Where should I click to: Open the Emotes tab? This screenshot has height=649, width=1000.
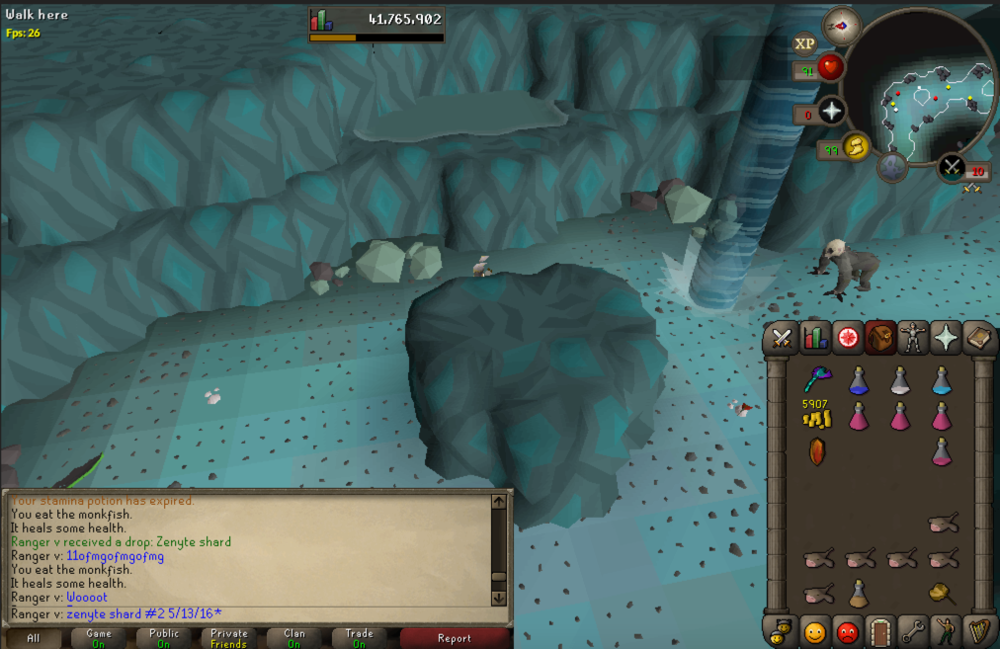[x=945, y=632]
